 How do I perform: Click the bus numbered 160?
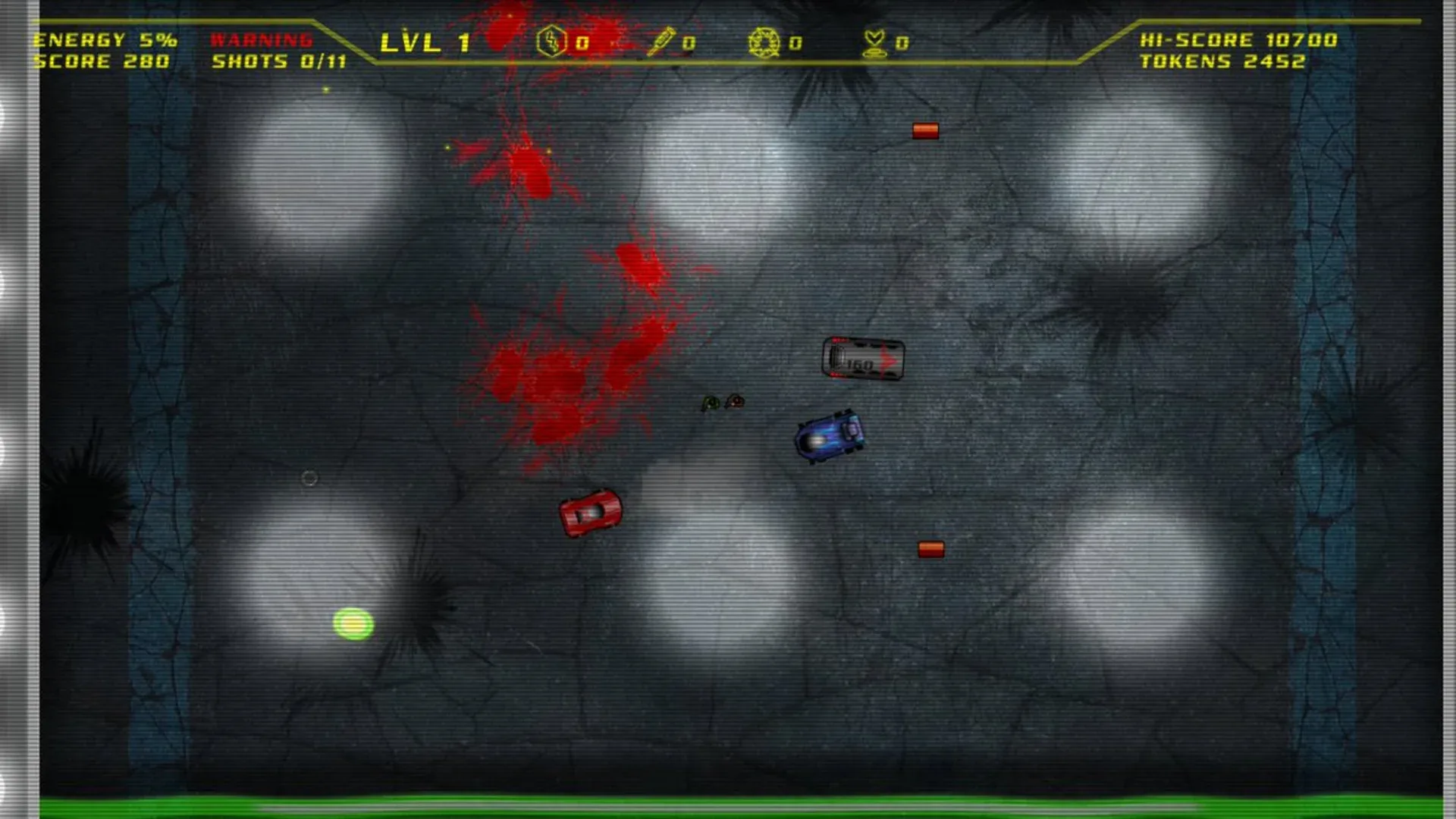(864, 359)
